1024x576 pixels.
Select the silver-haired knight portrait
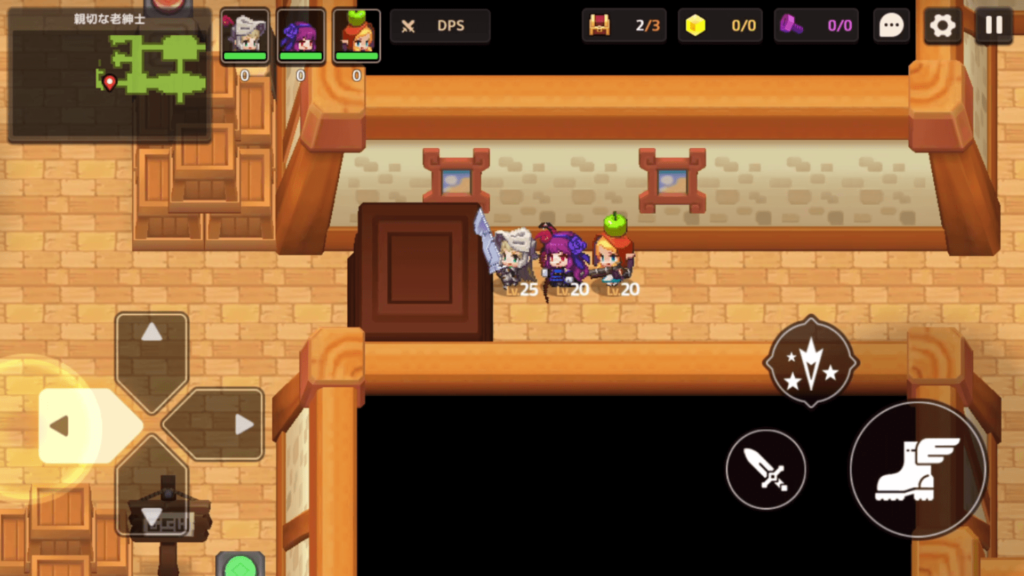click(245, 36)
